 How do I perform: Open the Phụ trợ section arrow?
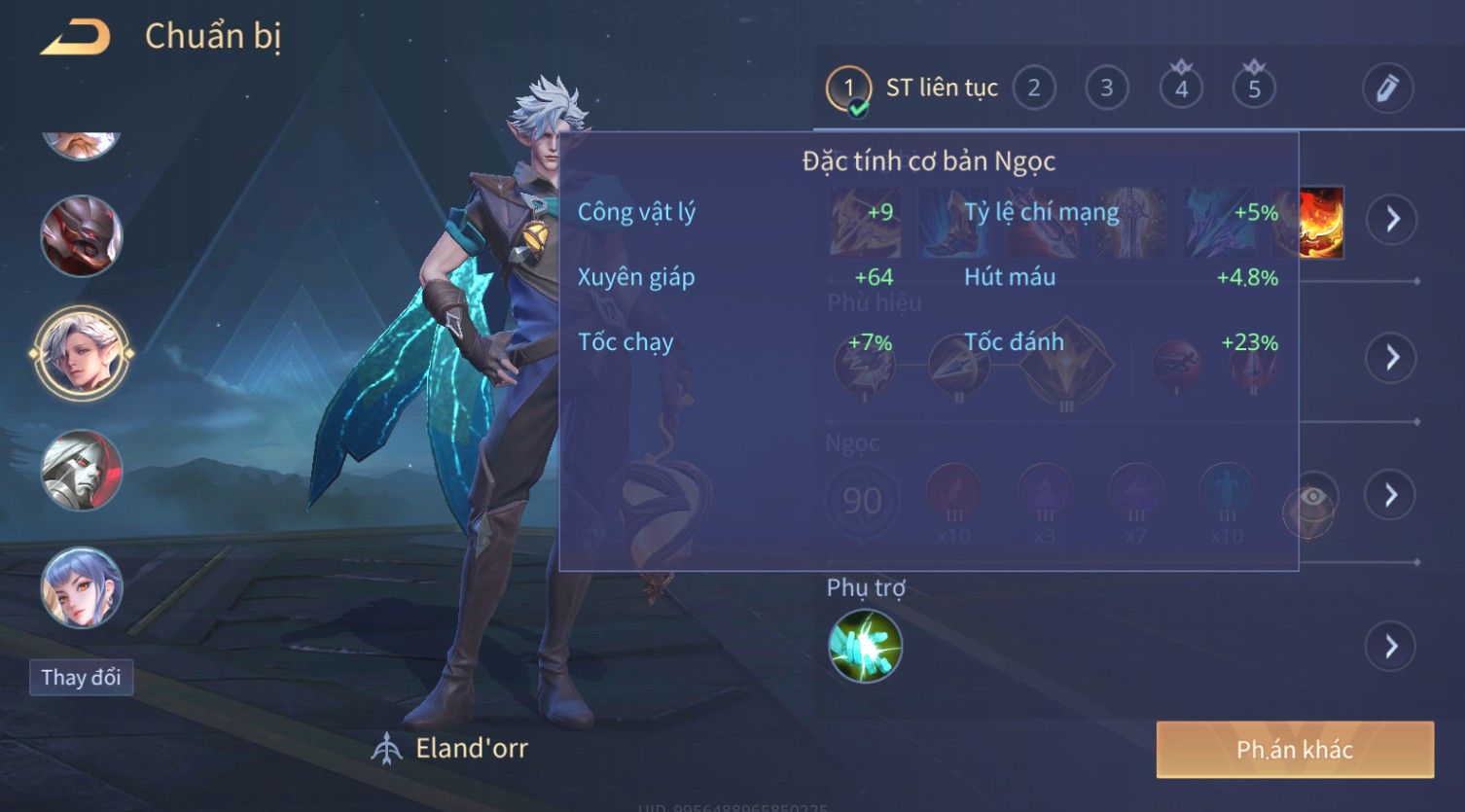coord(1392,646)
